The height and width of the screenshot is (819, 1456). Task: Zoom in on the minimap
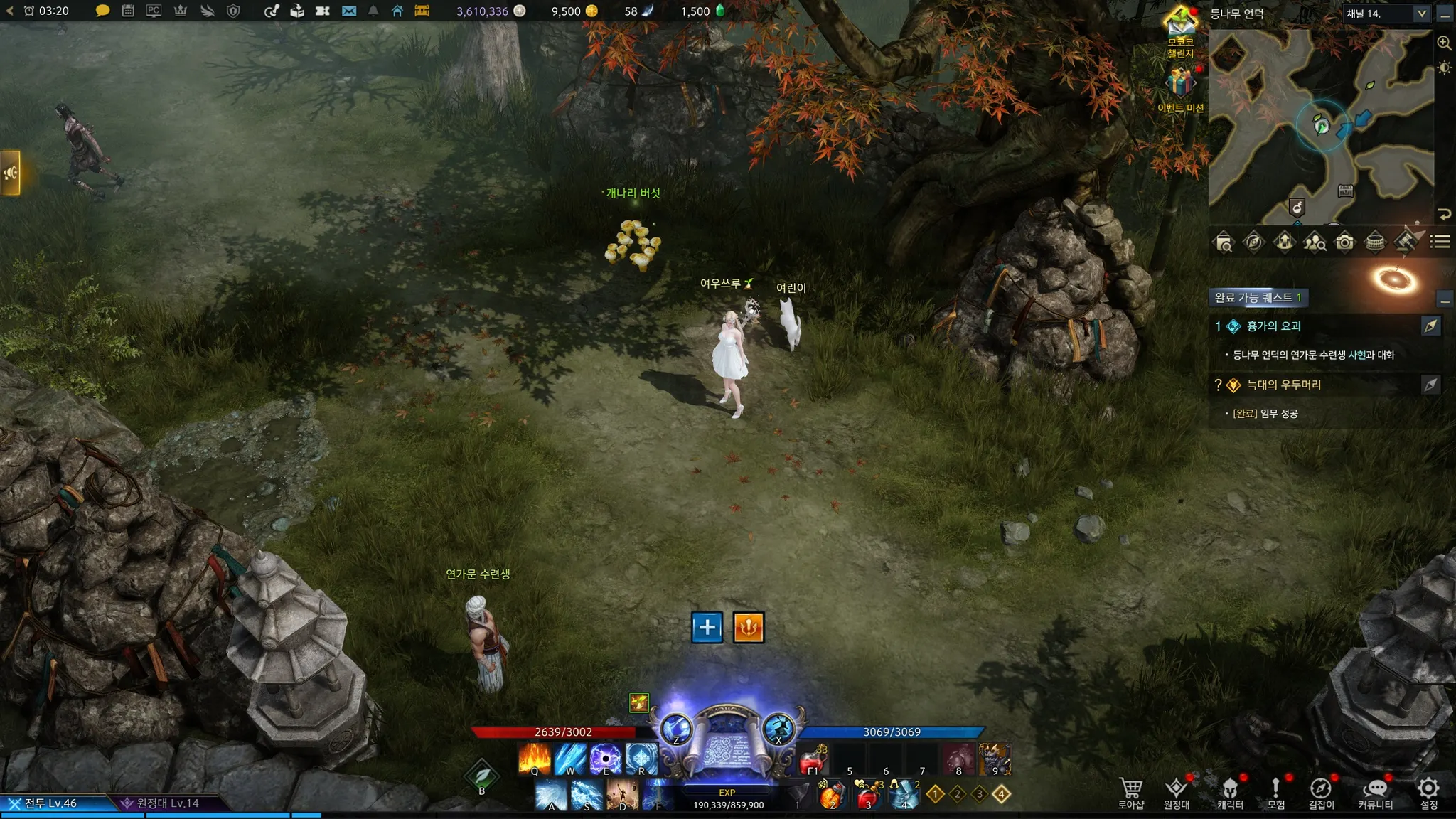click(1444, 43)
